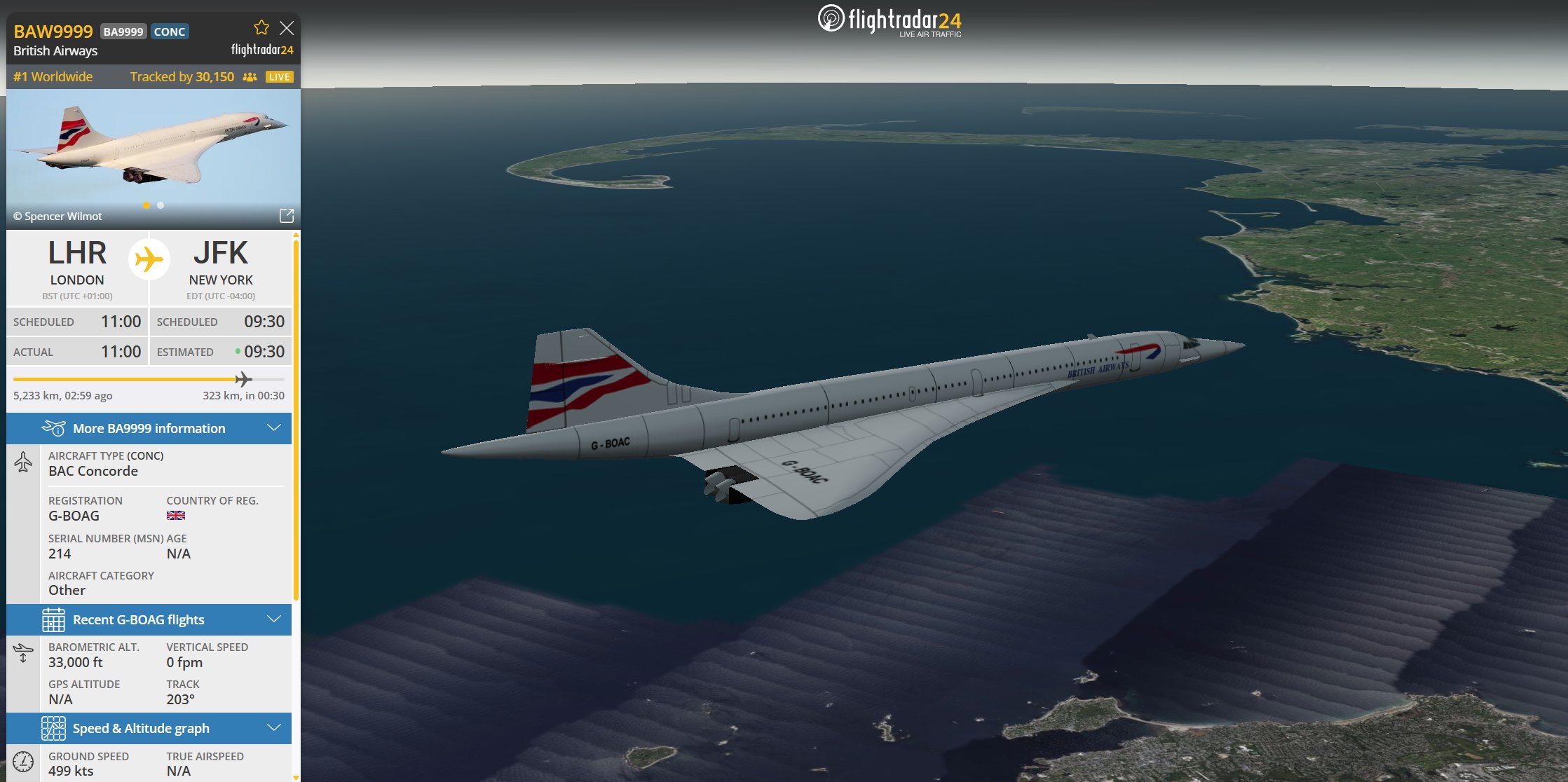This screenshot has width=1568, height=782.
Task: Collapse the Recent G-BOAG flights section
Action: (273, 619)
